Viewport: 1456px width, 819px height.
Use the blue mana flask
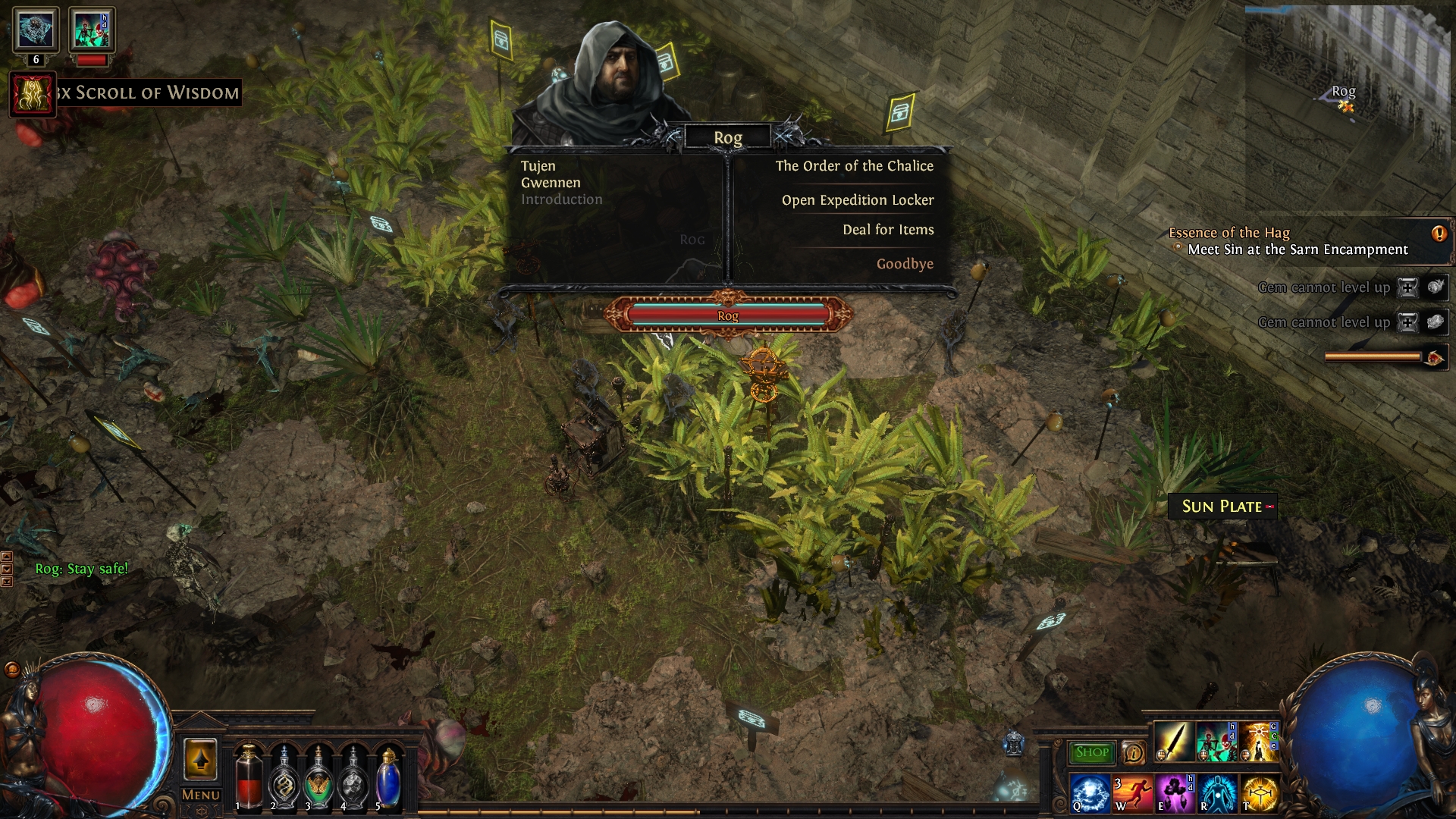tap(388, 777)
